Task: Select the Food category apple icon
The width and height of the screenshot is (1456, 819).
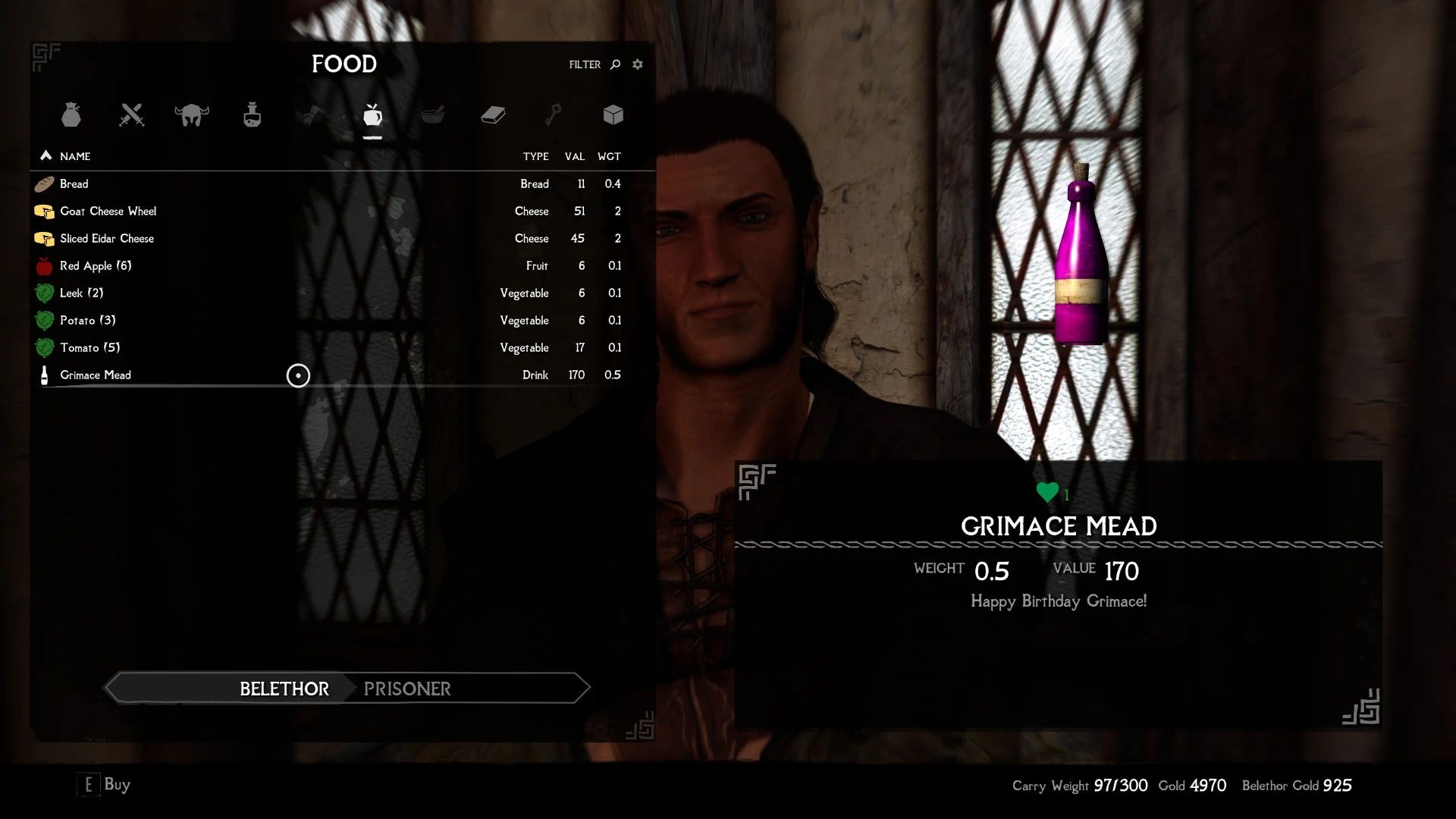Action: pyautogui.click(x=372, y=115)
